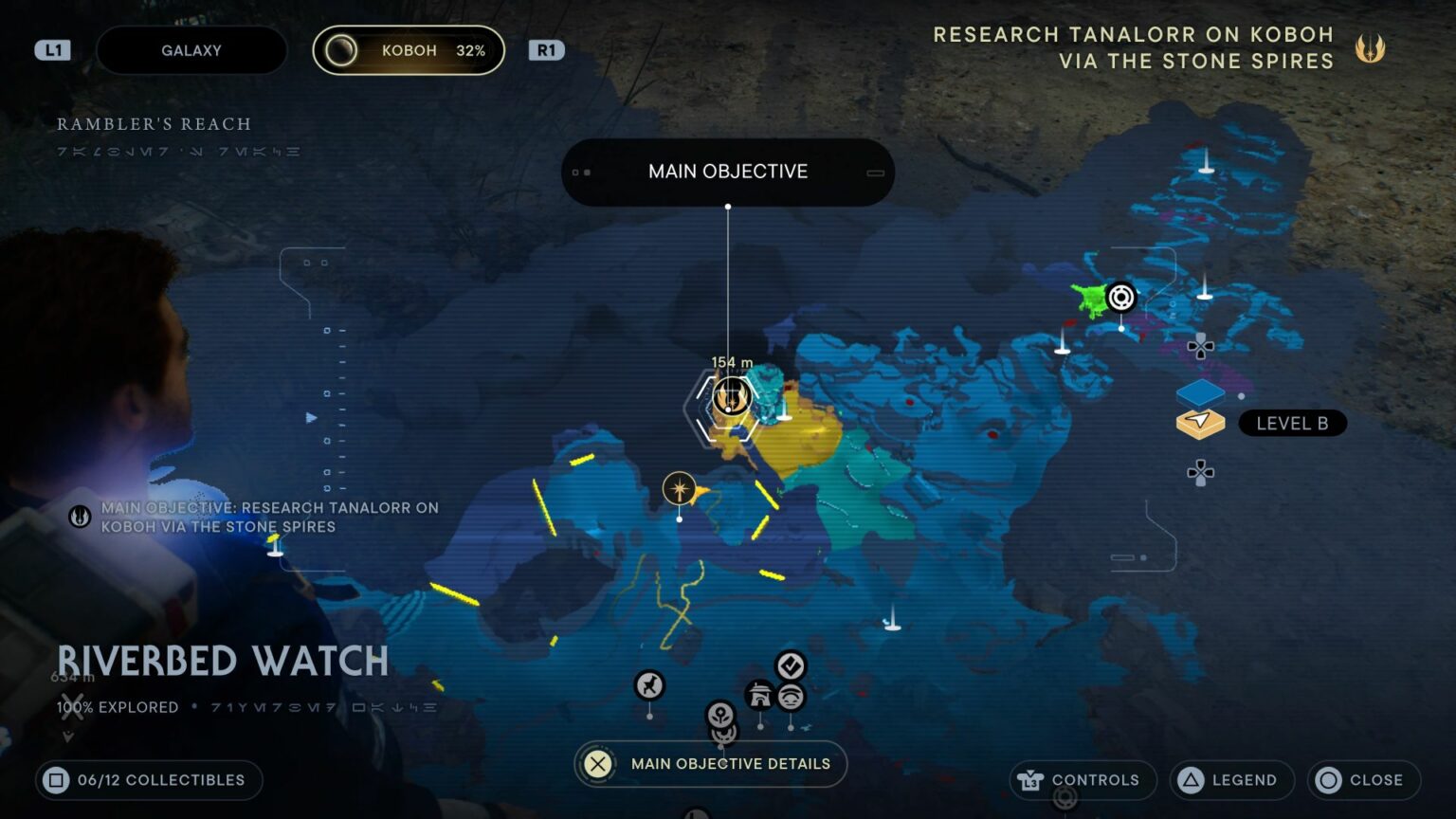Toggle the Koboh exploration progress display
The width and height of the screenshot is (1456, 819).
[x=408, y=50]
